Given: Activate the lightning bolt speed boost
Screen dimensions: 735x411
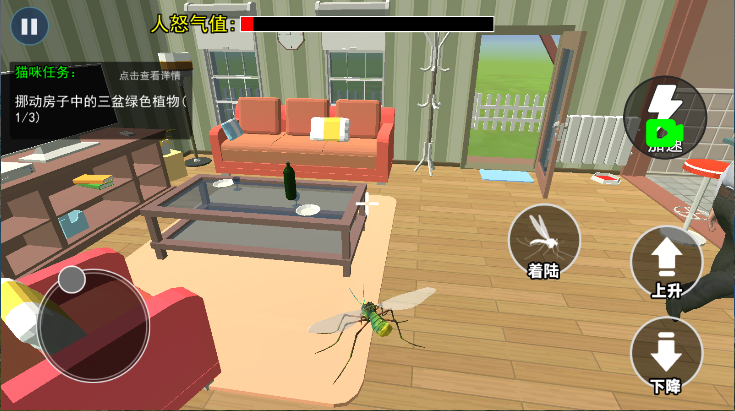Looking at the screenshot, I should coord(664,115).
